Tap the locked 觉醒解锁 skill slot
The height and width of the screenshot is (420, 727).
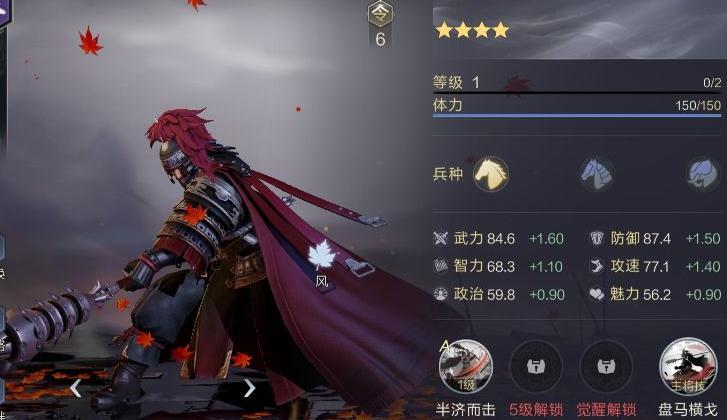pos(606,366)
